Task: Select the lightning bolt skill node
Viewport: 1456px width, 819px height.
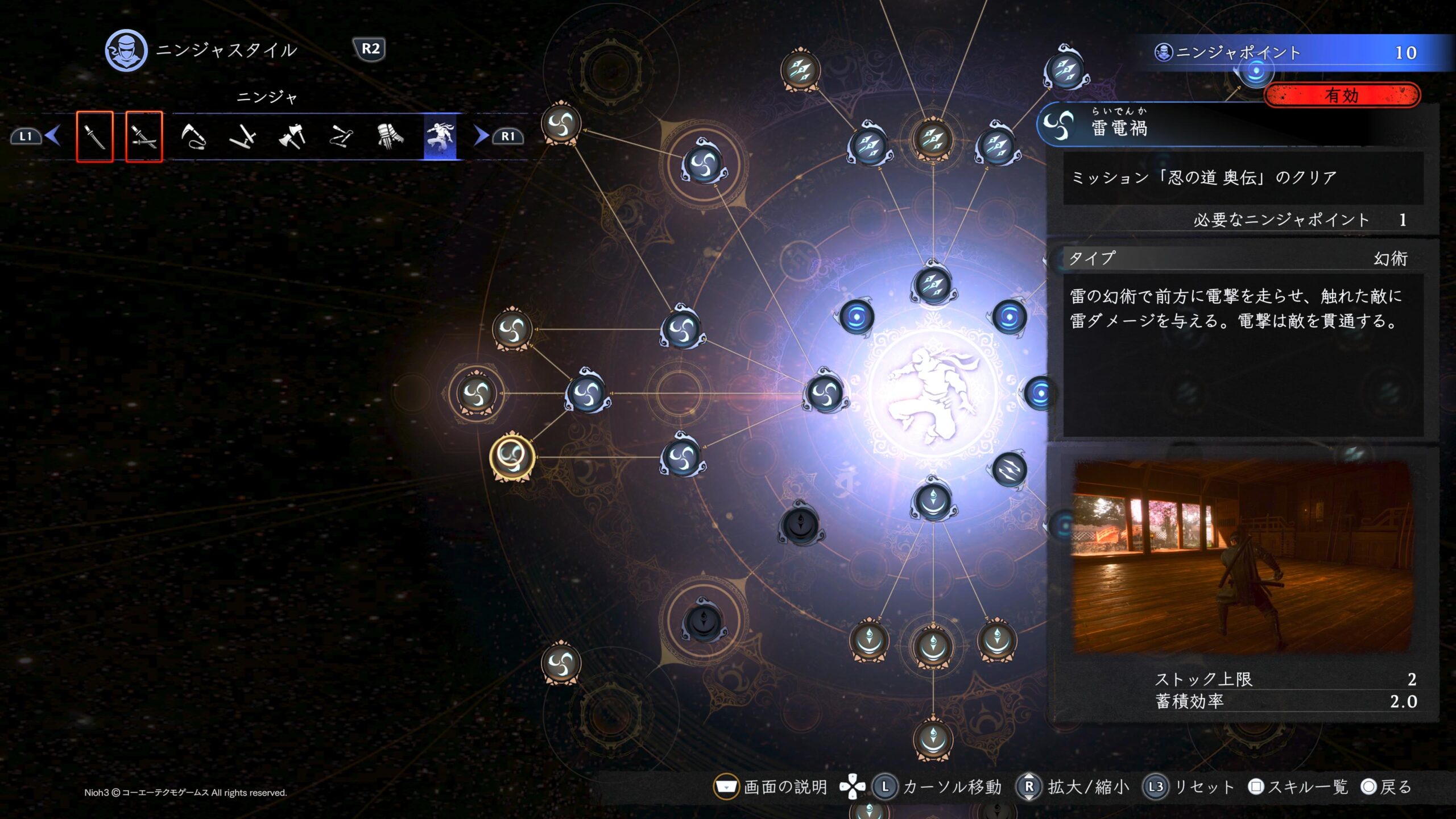Action: coord(1010,470)
